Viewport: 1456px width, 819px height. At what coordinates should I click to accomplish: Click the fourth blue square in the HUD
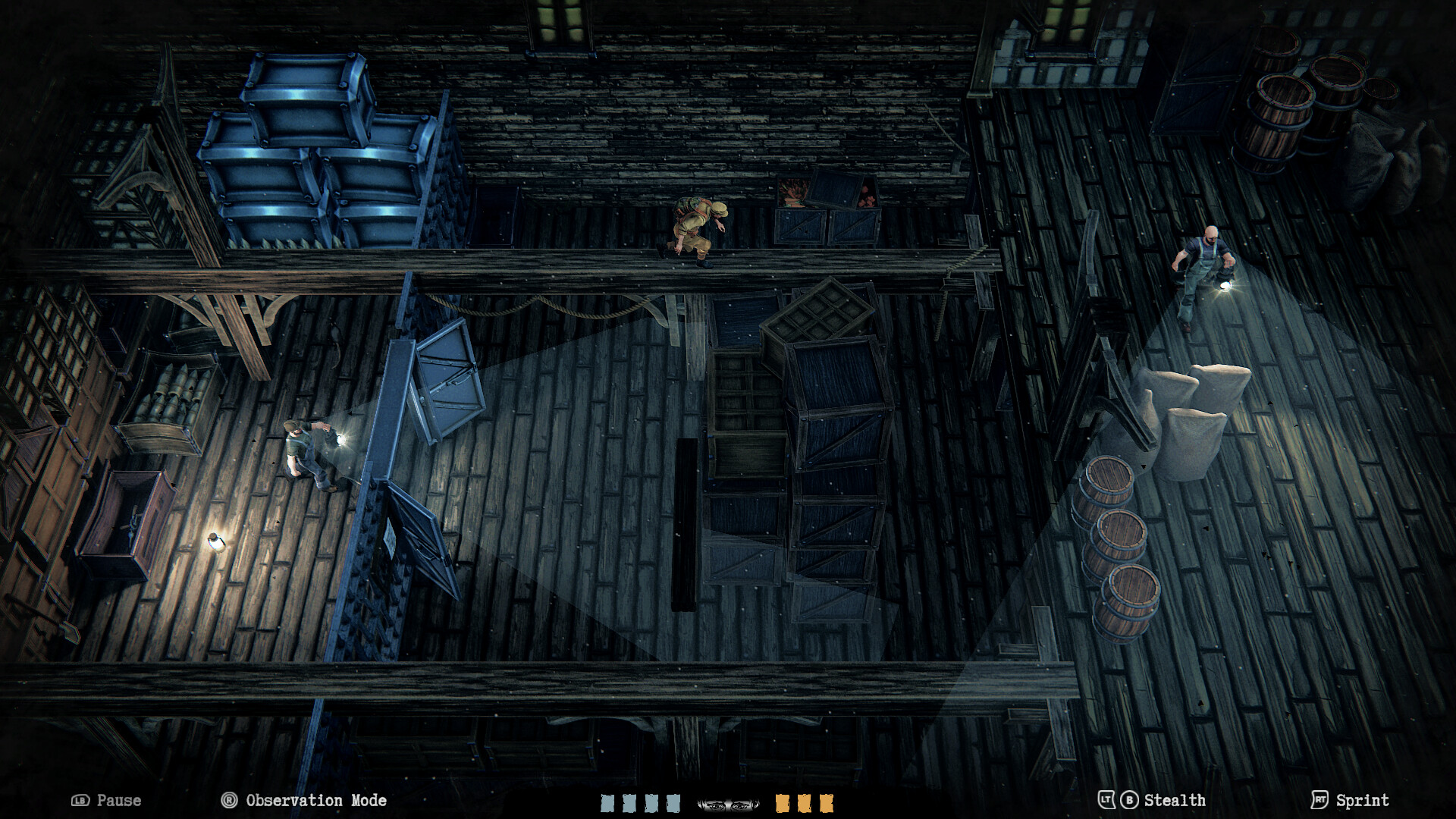point(673,802)
